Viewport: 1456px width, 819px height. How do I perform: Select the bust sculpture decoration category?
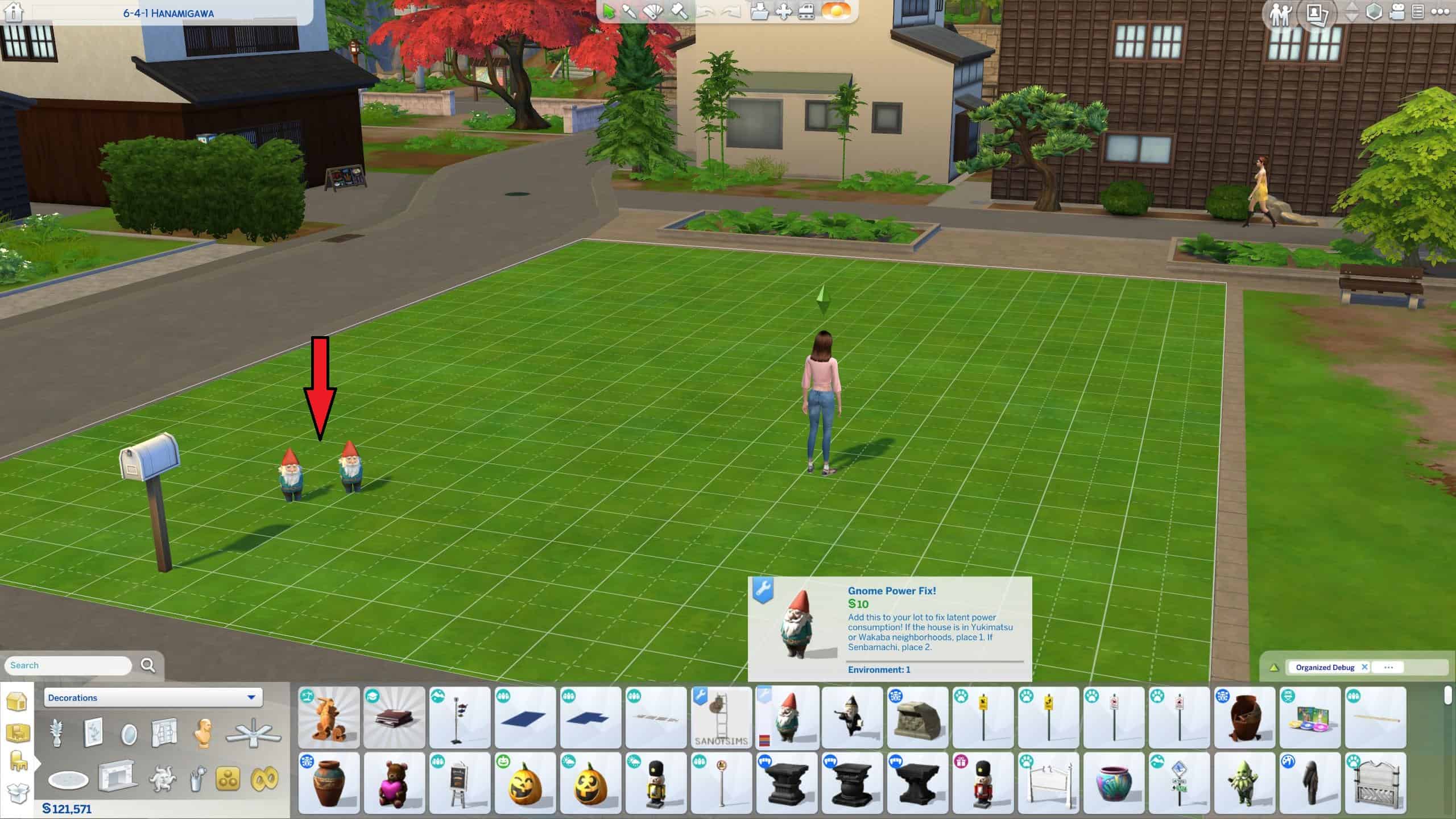coord(203,734)
